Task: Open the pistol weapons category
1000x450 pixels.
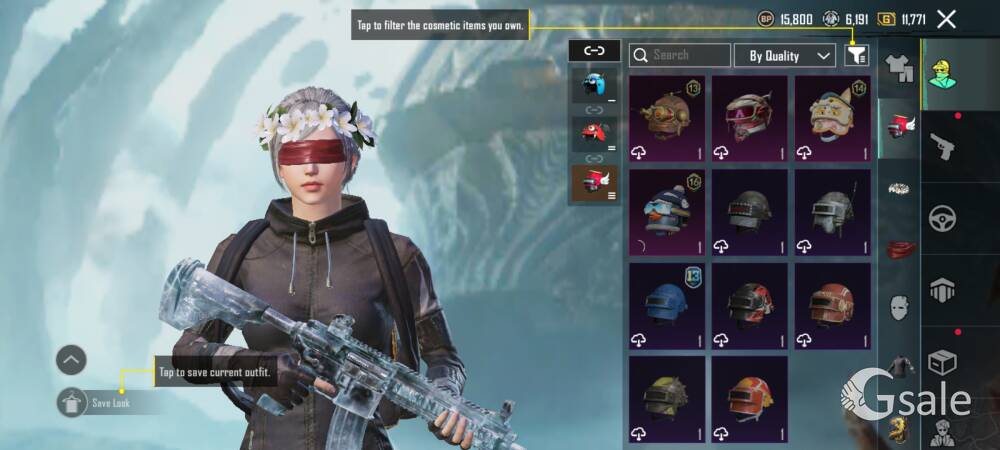Action: 943,146
